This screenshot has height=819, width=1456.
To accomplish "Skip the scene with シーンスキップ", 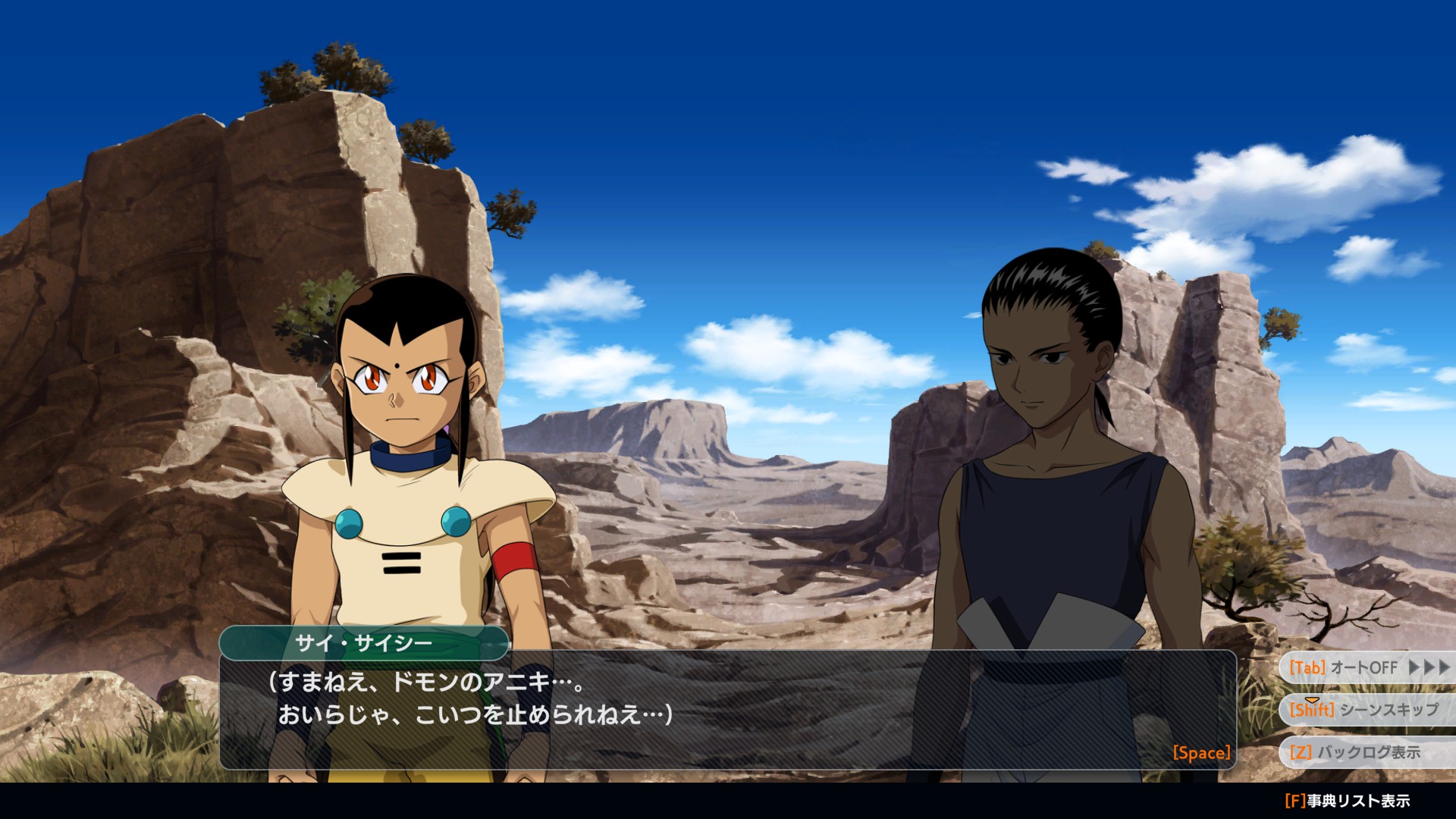I will (x=1365, y=710).
